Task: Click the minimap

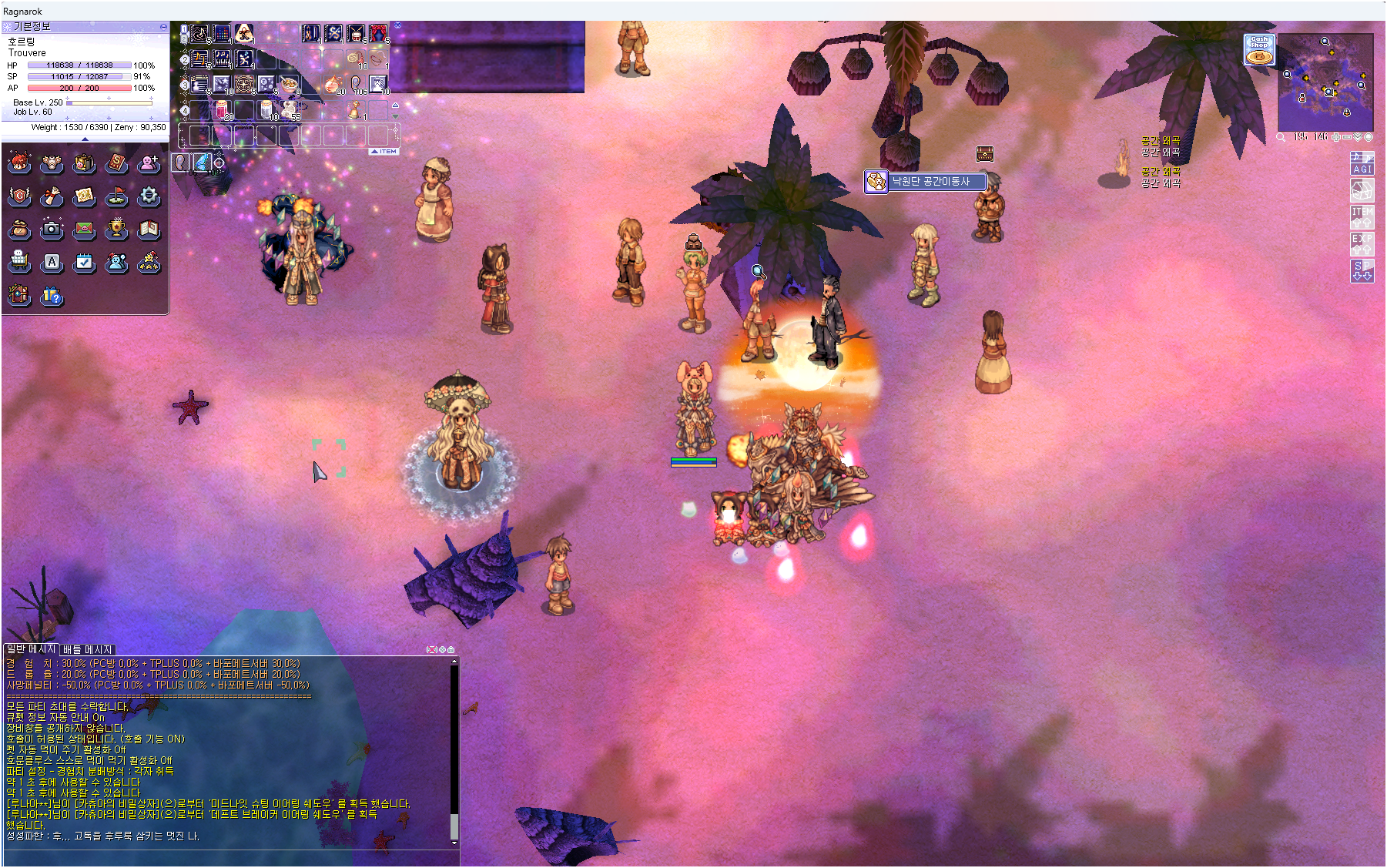Action: 1325,82
